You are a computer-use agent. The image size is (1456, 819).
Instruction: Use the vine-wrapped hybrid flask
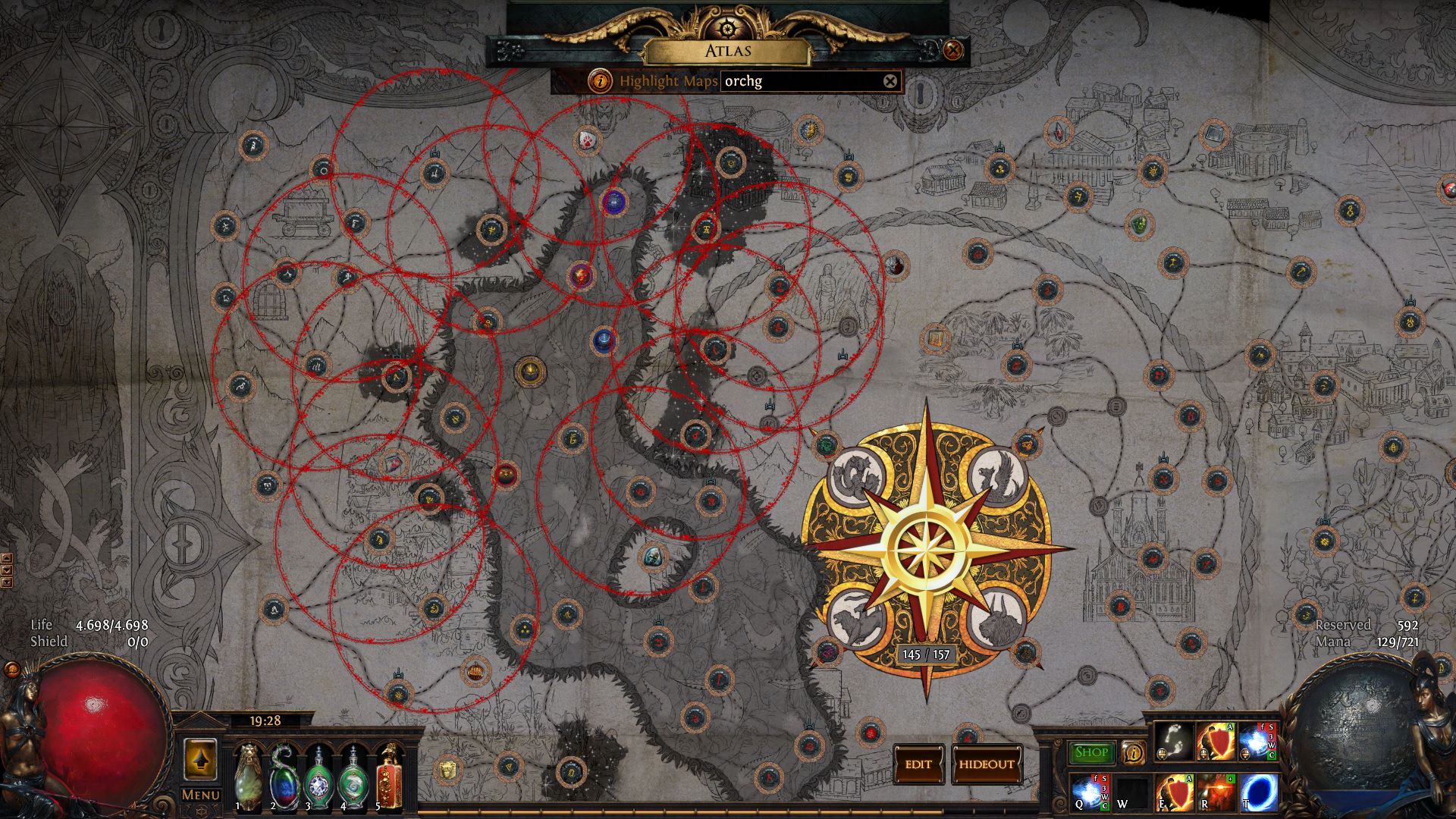(x=283, y=775)
